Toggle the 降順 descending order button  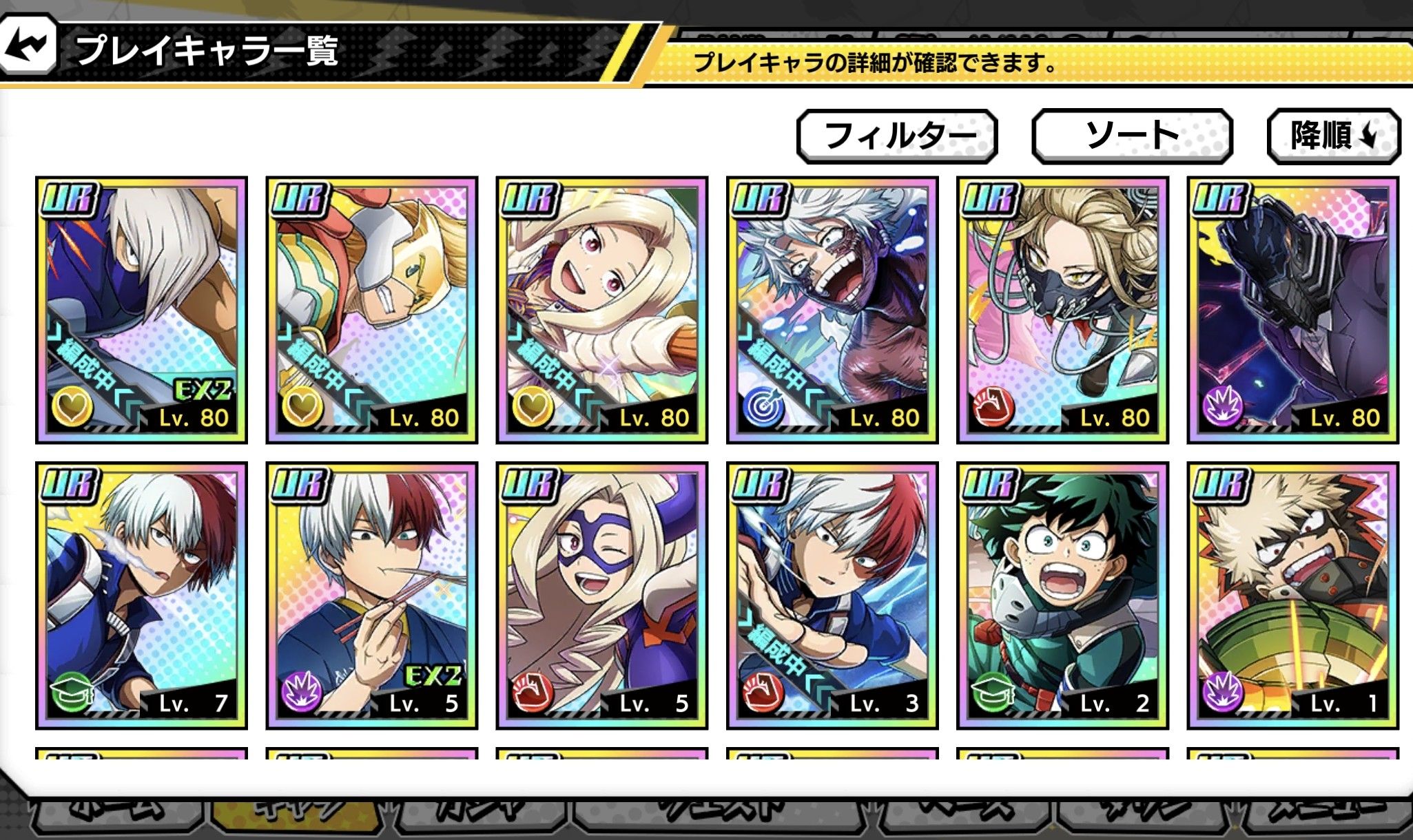tap(1333, 136)
